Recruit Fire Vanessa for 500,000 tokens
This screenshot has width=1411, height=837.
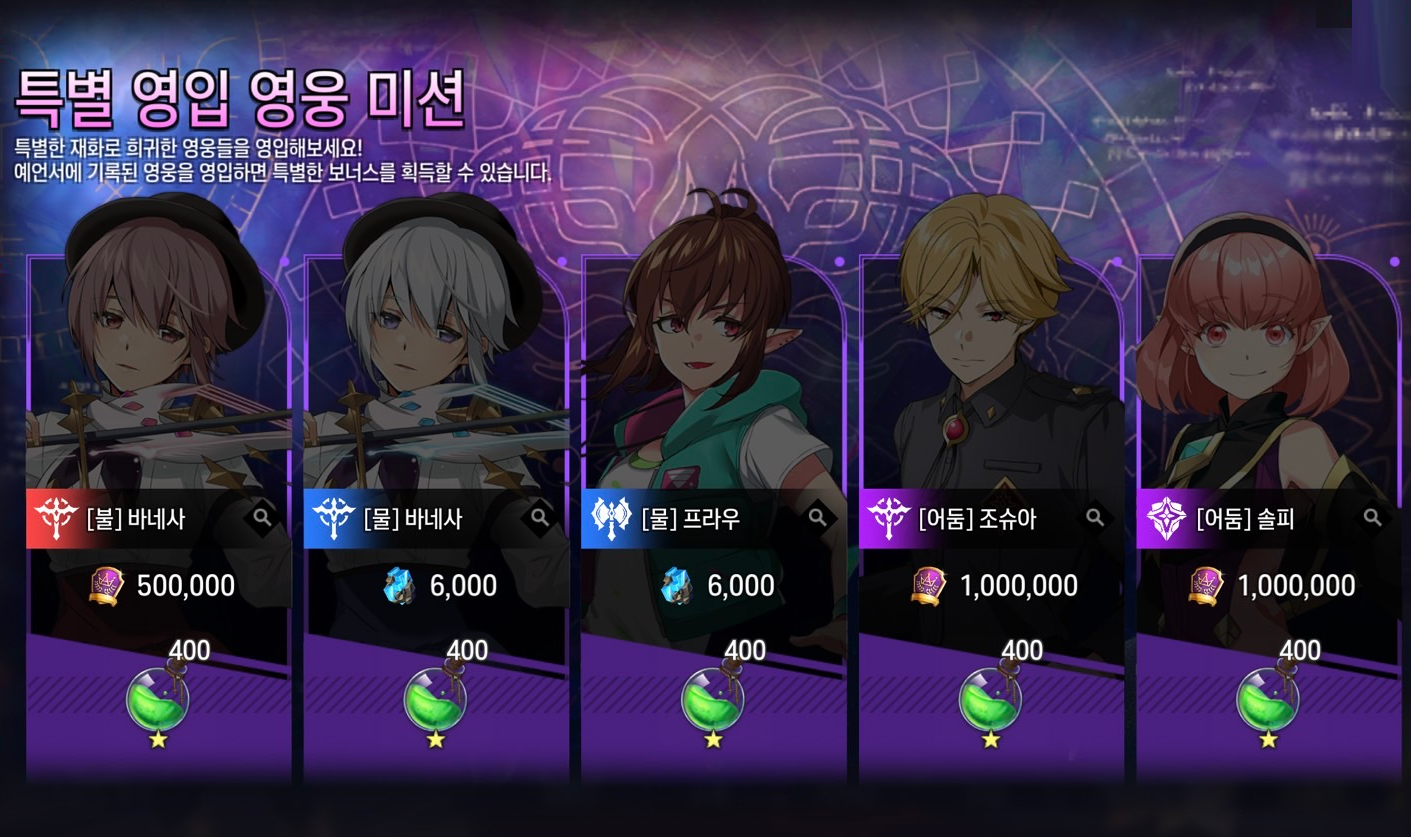pos(162,586)
